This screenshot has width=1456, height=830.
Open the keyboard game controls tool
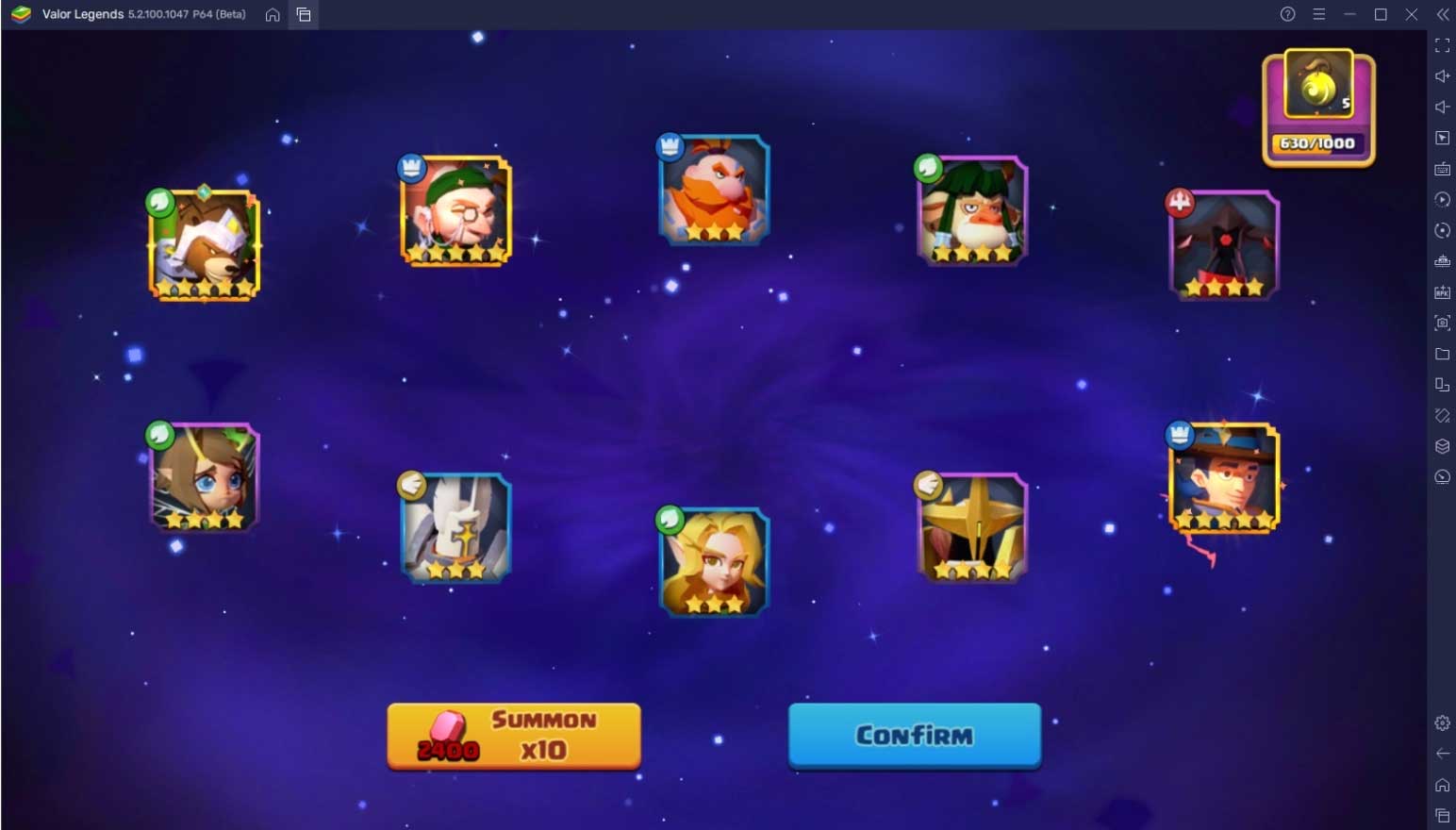[x=1442, y=169]
